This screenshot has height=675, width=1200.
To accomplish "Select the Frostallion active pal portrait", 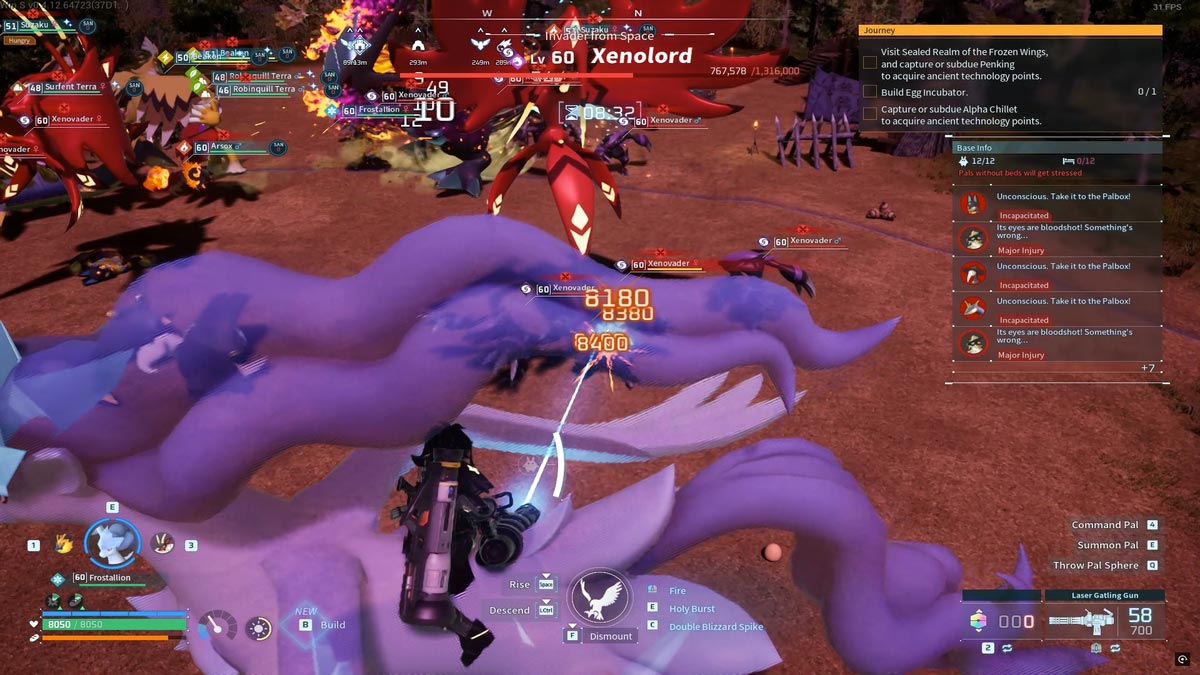I will [111, 543].
